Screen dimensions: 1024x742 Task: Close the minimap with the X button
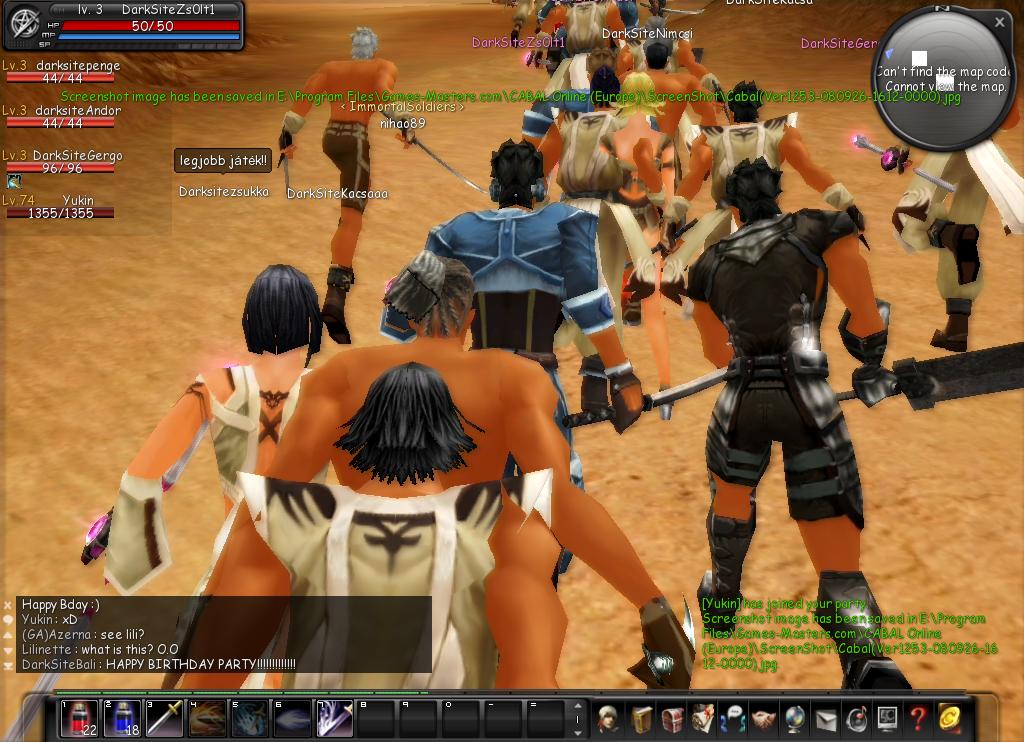pos(1000,21)
